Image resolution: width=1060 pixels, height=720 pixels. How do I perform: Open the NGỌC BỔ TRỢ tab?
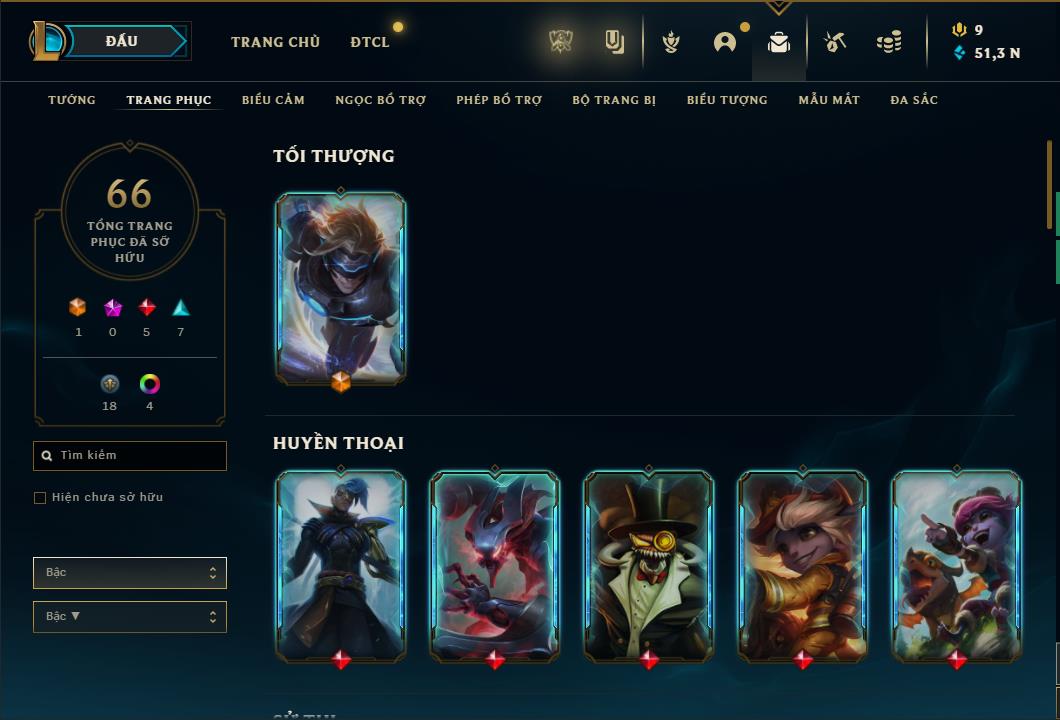[x=380, y=100]
